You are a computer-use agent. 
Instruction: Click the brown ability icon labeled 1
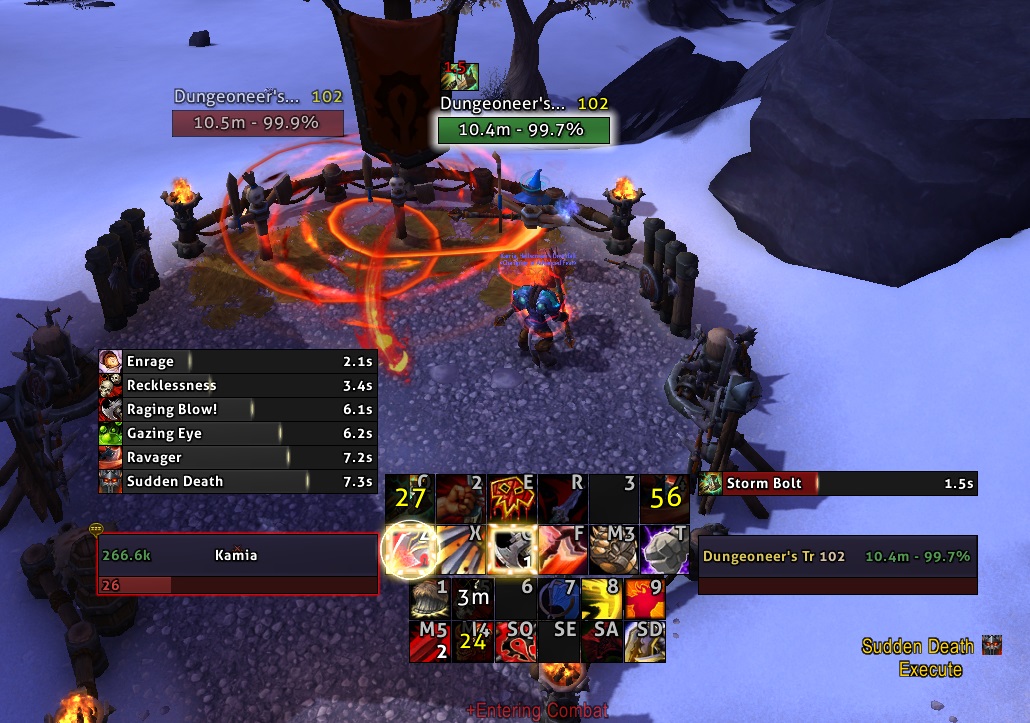coord(429,598)
